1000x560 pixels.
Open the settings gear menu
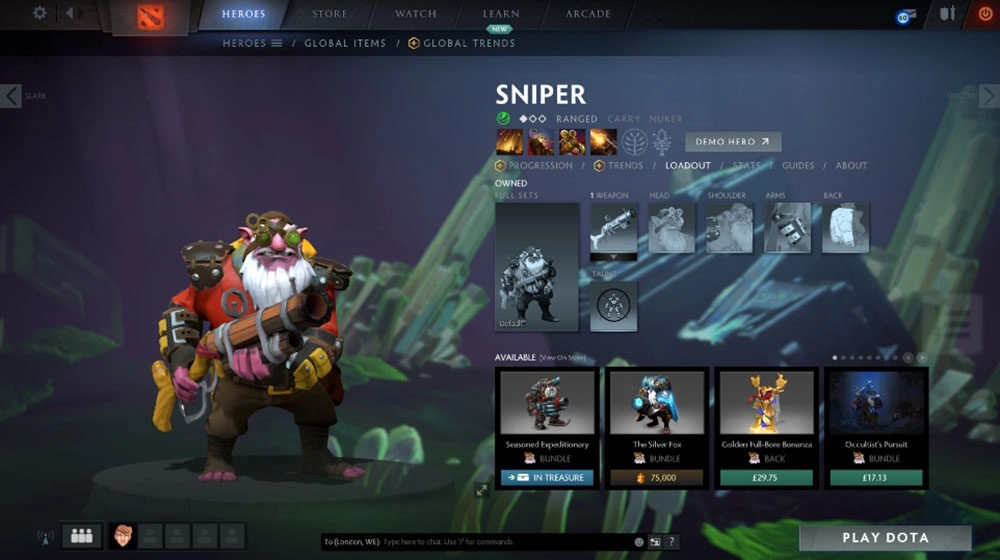coord(40,13)
